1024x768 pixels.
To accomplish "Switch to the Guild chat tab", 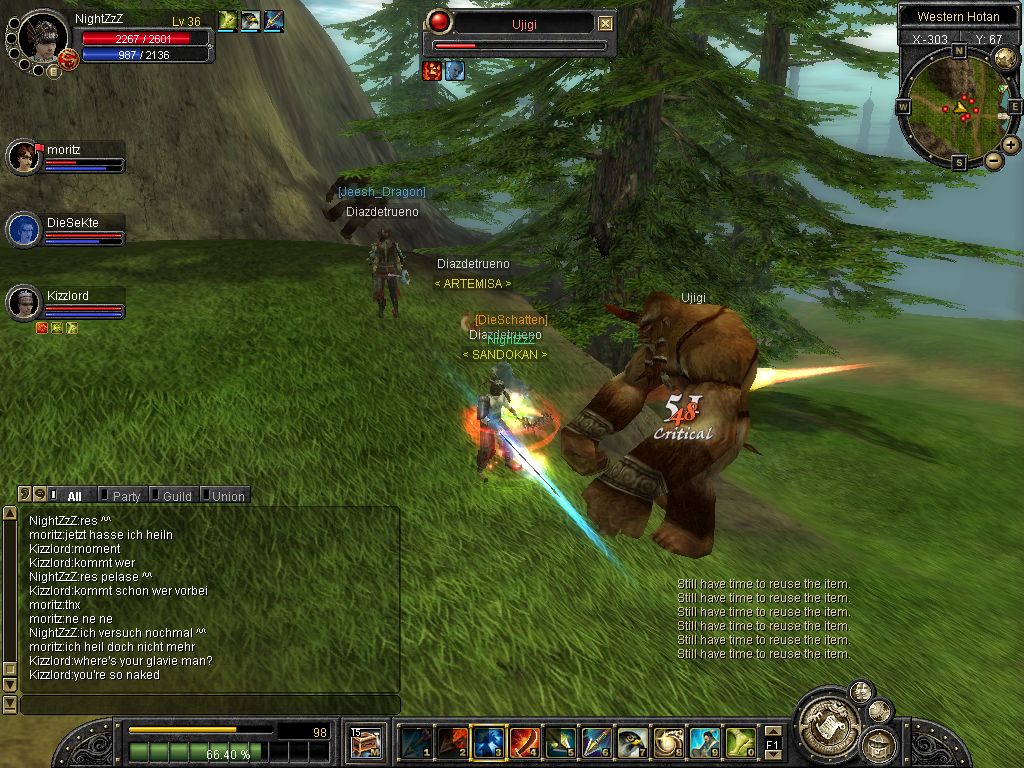I will point(176,495).
